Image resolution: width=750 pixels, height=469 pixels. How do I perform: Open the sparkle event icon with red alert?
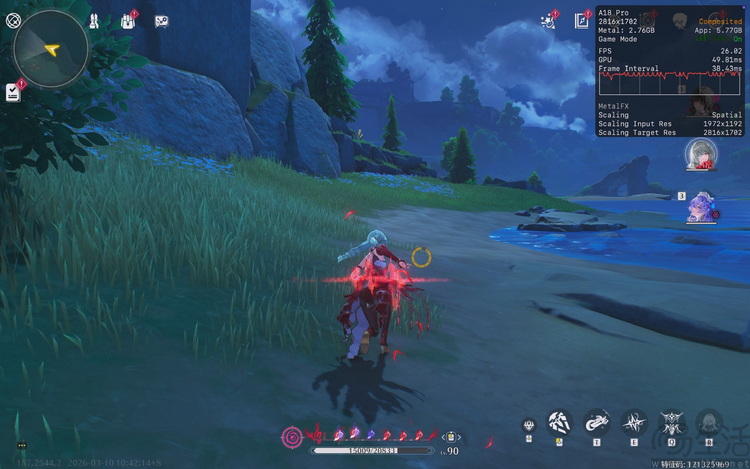[x=549, y=20]
